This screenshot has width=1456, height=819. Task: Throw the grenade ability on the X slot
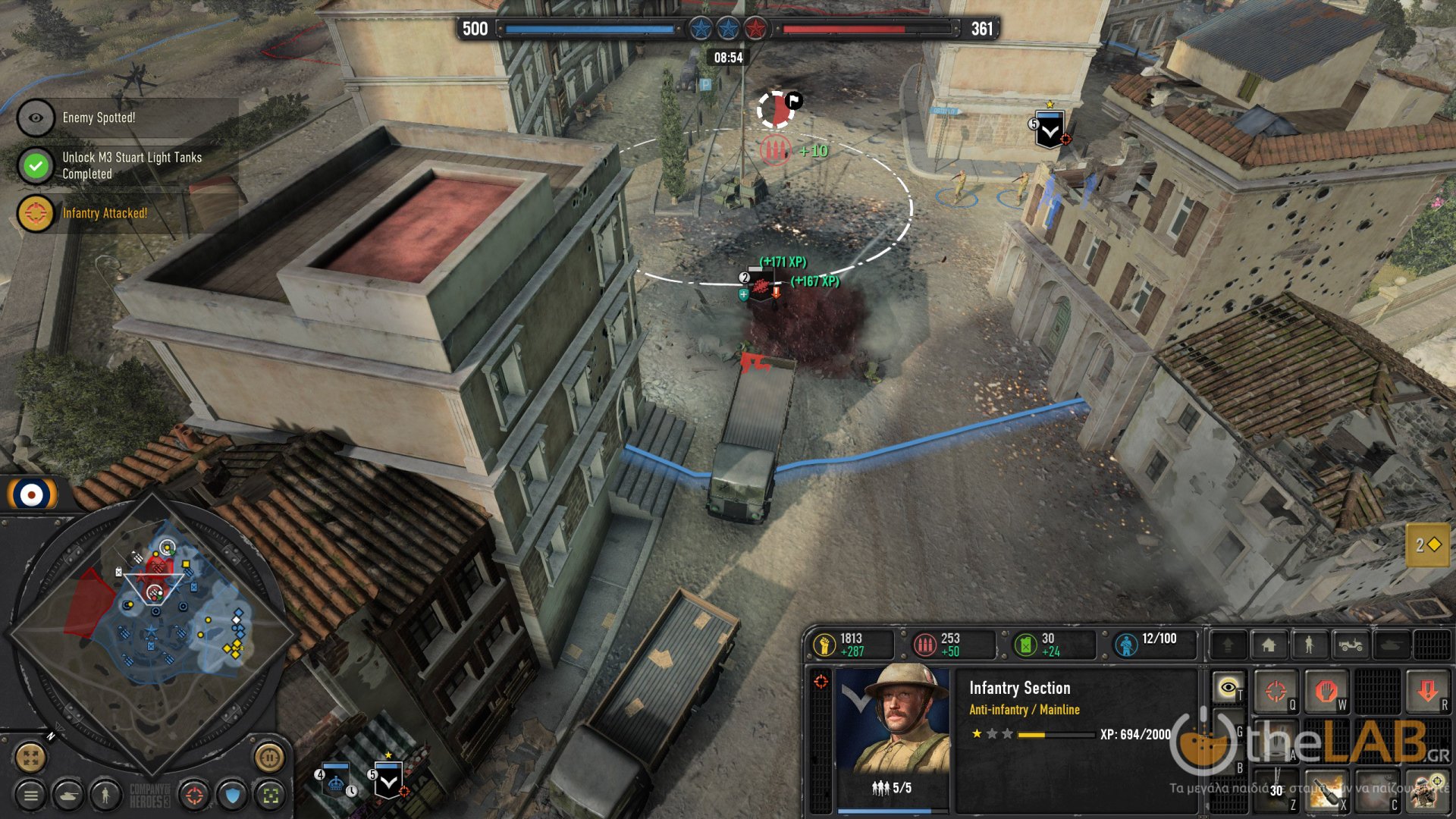tap(1325, 791)
